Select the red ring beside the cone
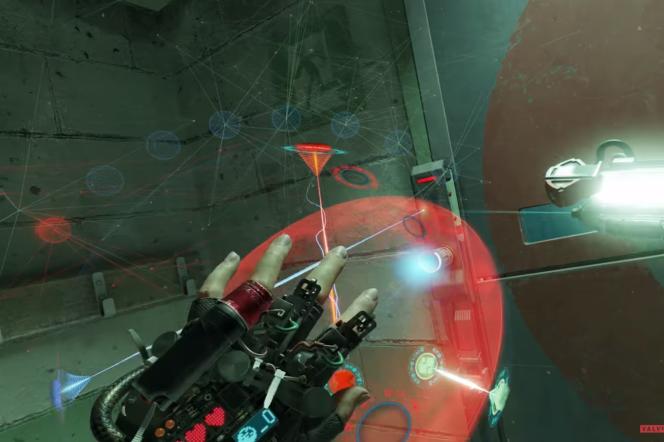The width and height of the screenshot is (664, 442). [x=354, y=177]
